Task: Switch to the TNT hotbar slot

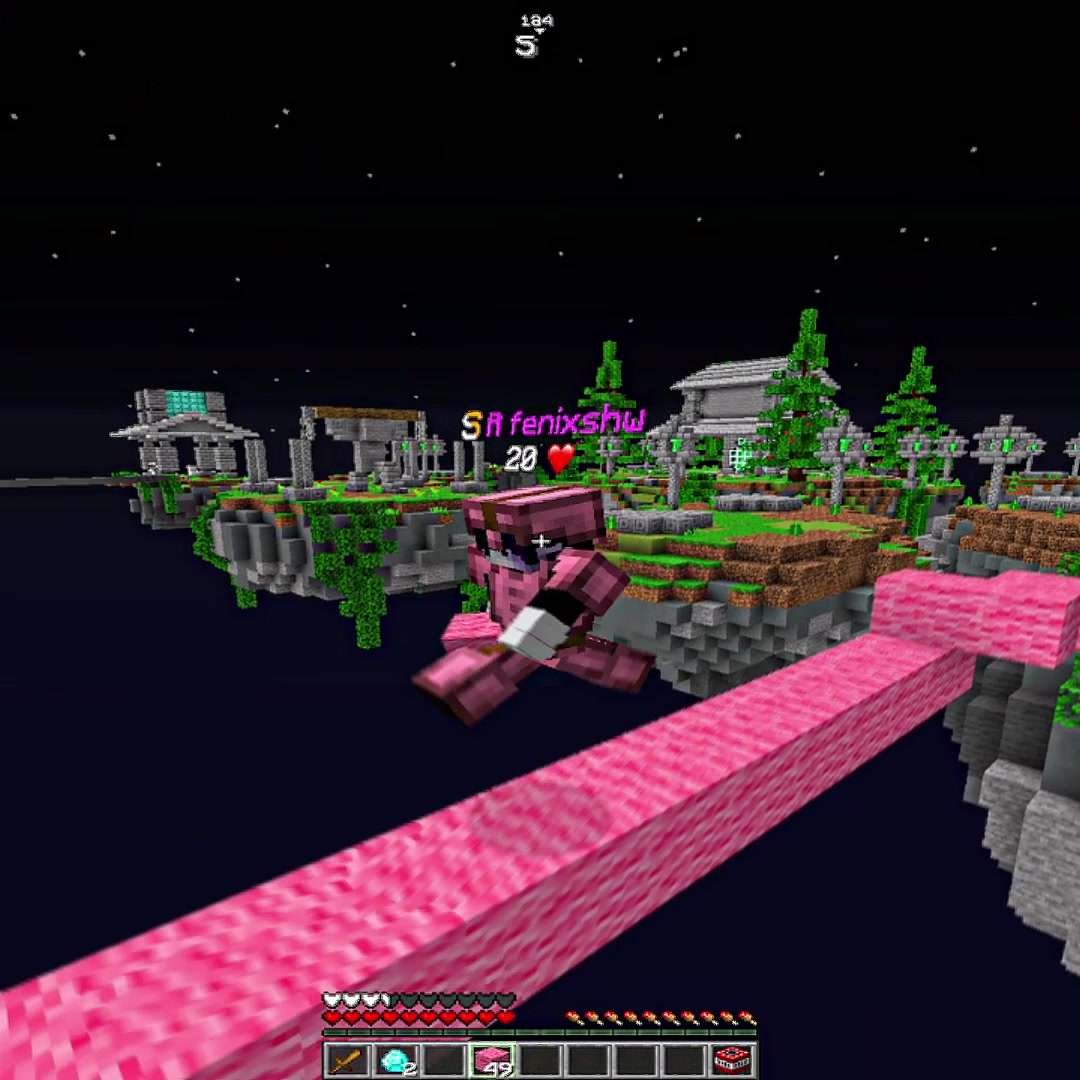Action: click(x=733, y=1060)
